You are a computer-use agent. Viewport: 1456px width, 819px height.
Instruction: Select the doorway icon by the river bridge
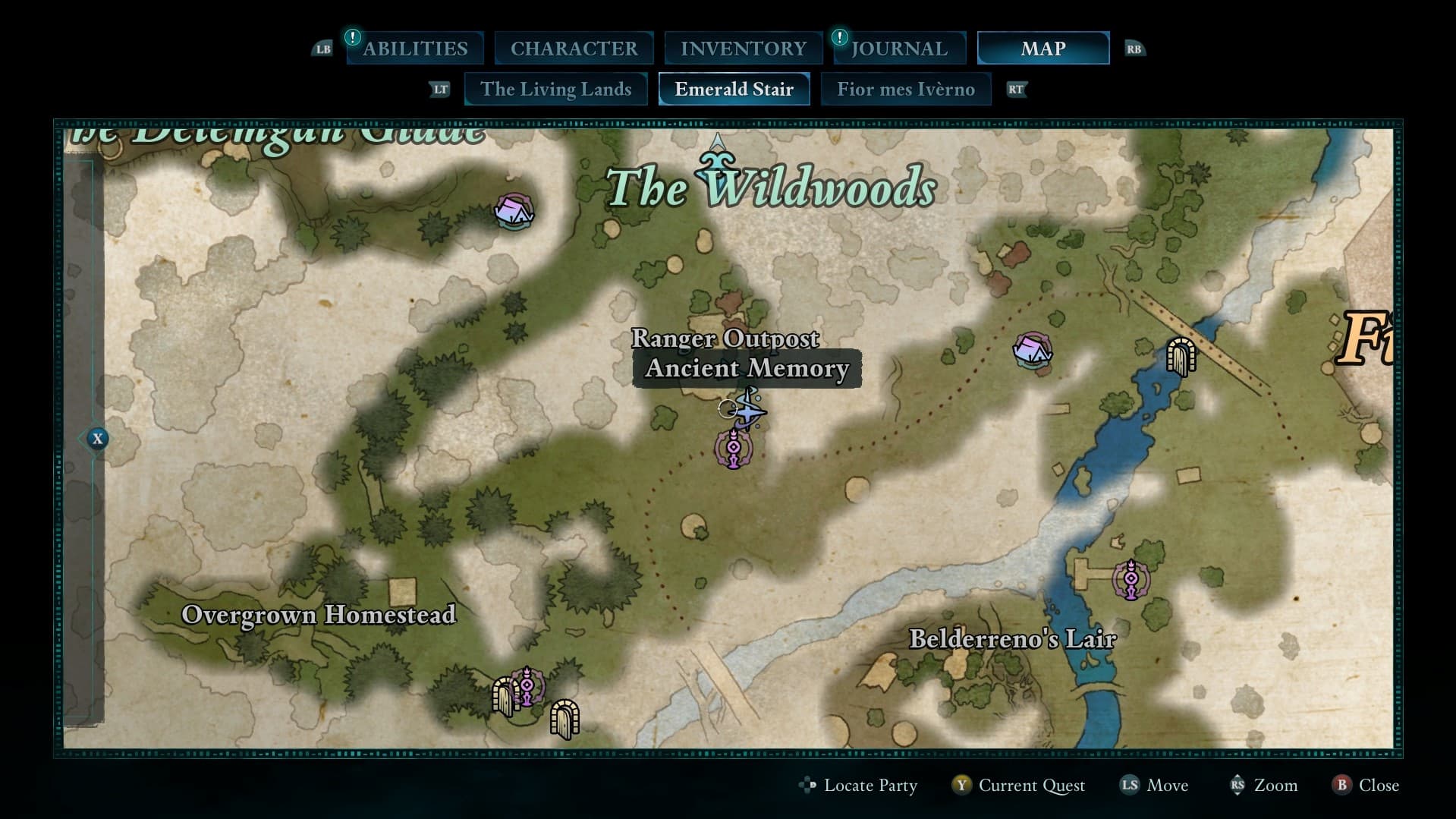1181,358
